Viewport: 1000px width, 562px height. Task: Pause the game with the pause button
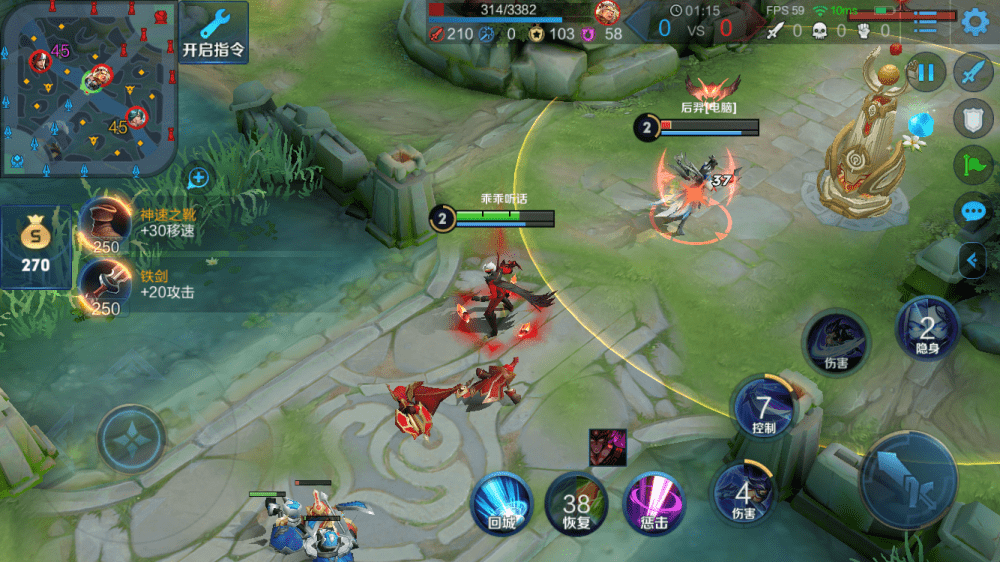point(927,72)
